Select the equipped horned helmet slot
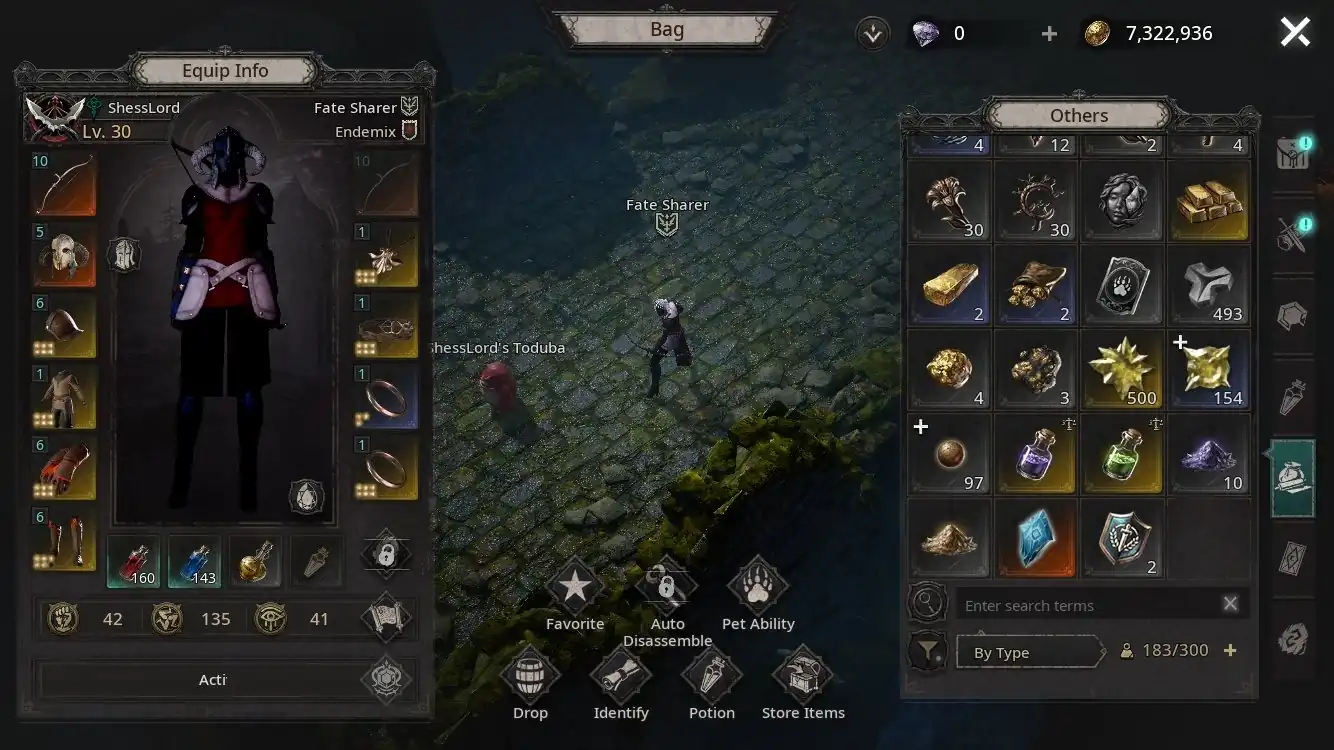1334x750 pixels. pos(64,256)
